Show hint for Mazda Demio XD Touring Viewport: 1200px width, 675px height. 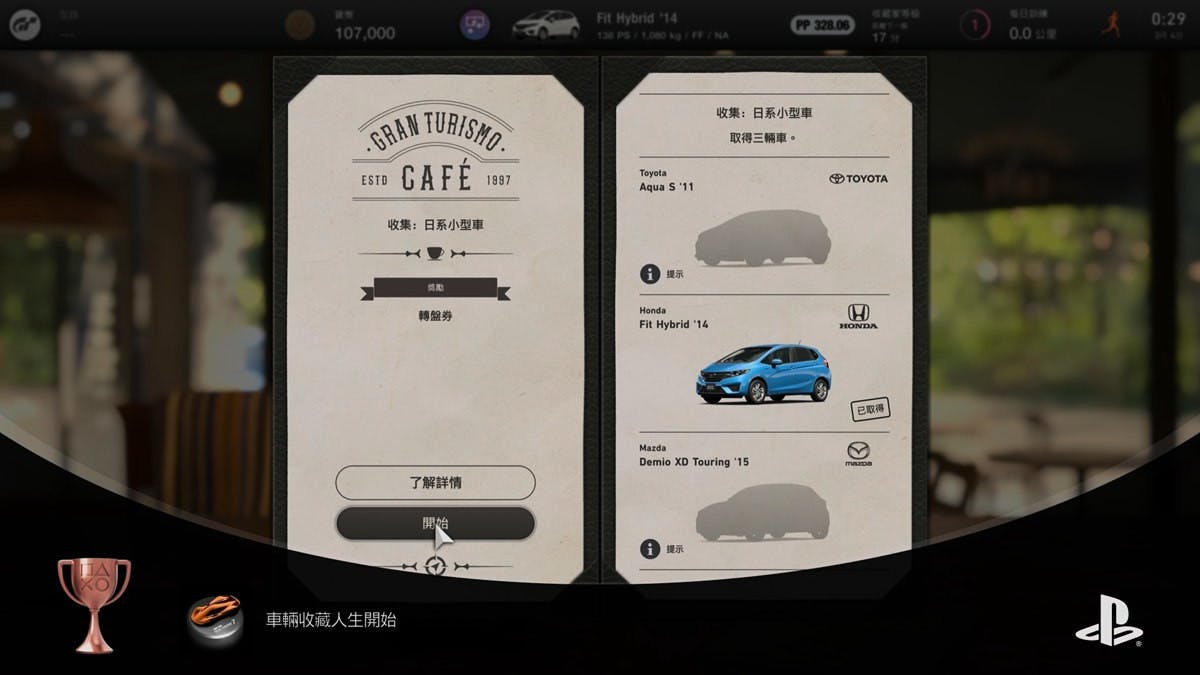tap(651, 548)
